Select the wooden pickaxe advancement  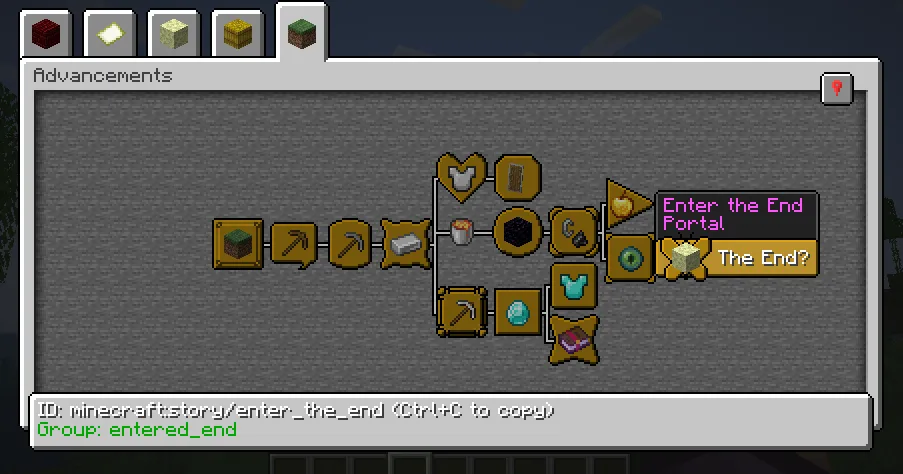point(294,244)
